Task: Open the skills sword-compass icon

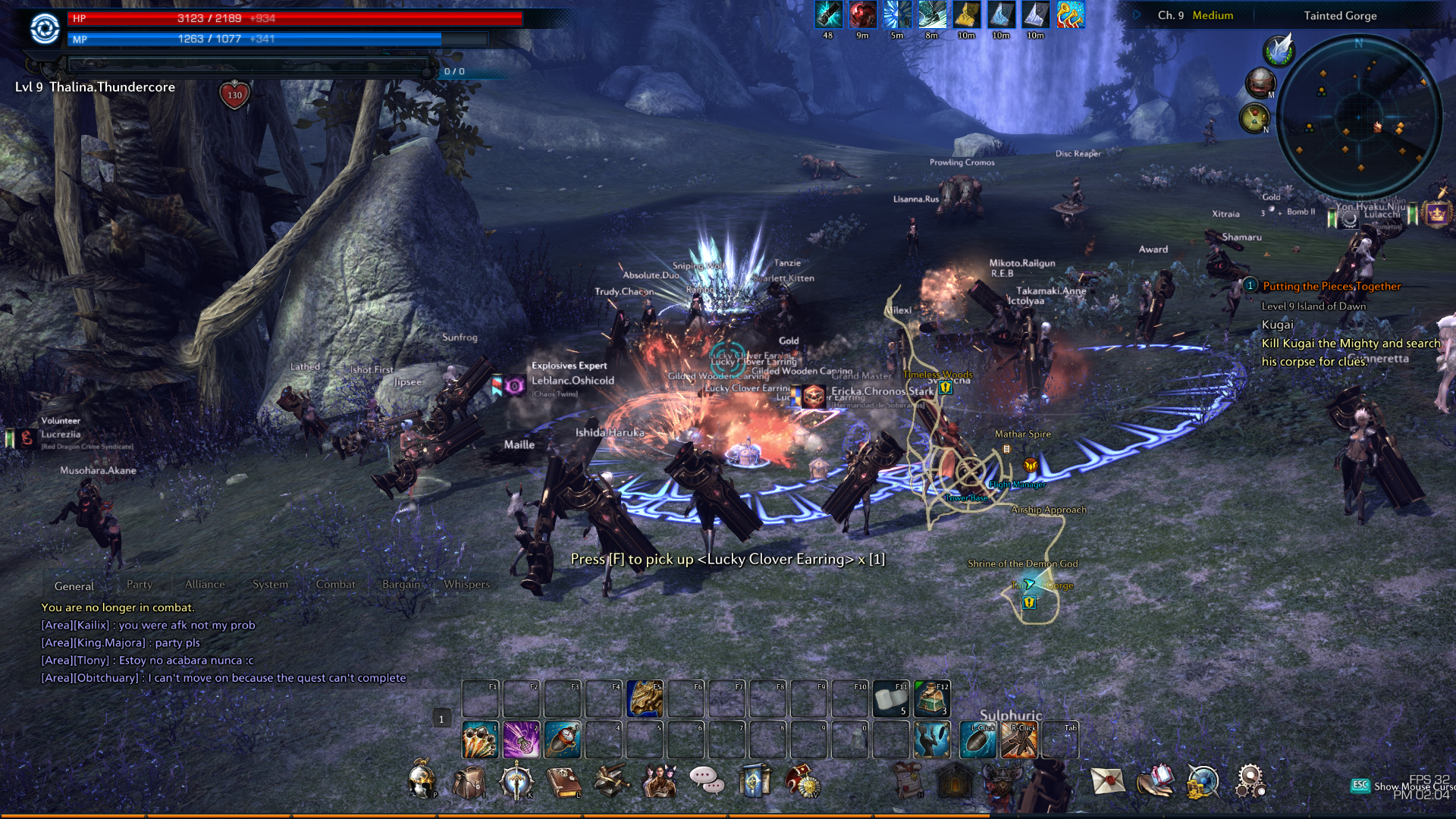Action: tap(516, 782)
